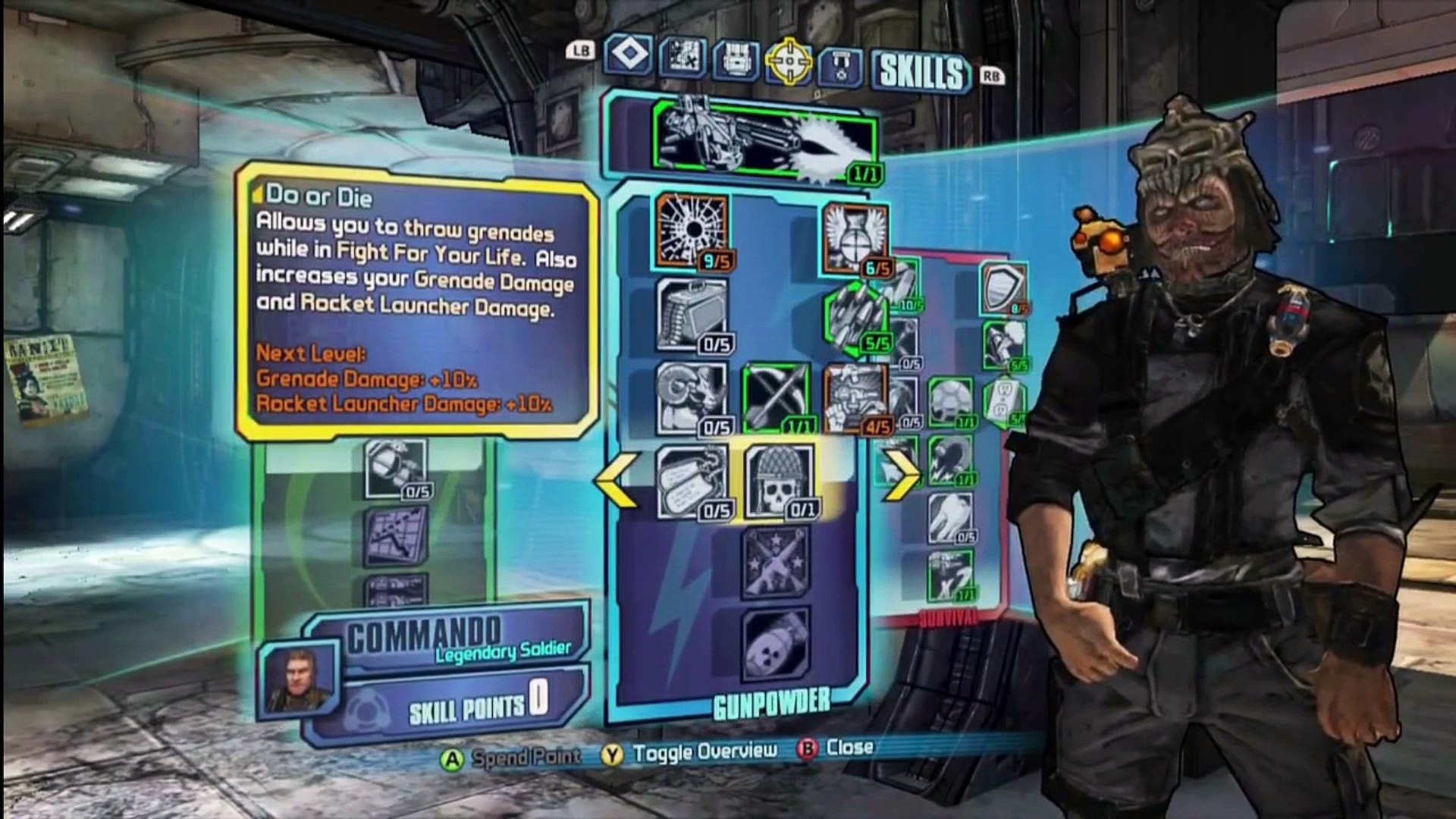Pick the ammo box skill icon
The image size is (1456, 819).
692,315
